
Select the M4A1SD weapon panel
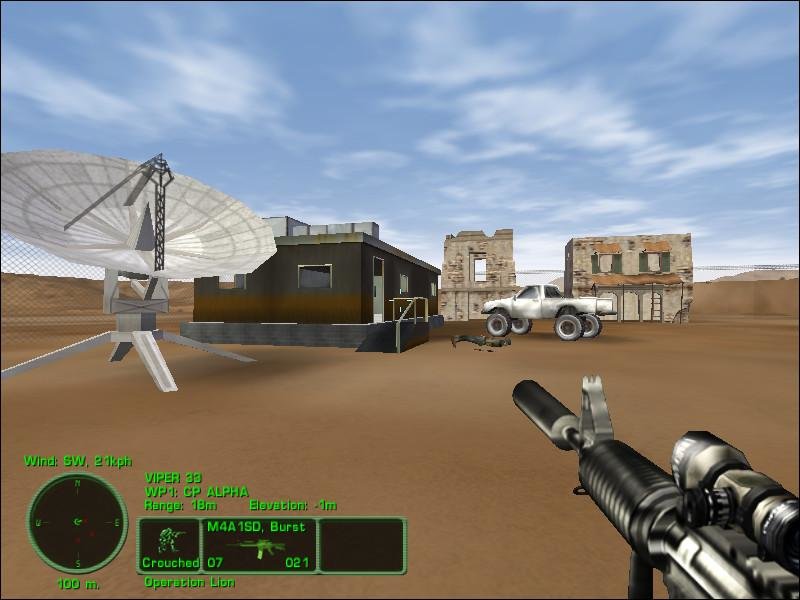coord(259,545)
